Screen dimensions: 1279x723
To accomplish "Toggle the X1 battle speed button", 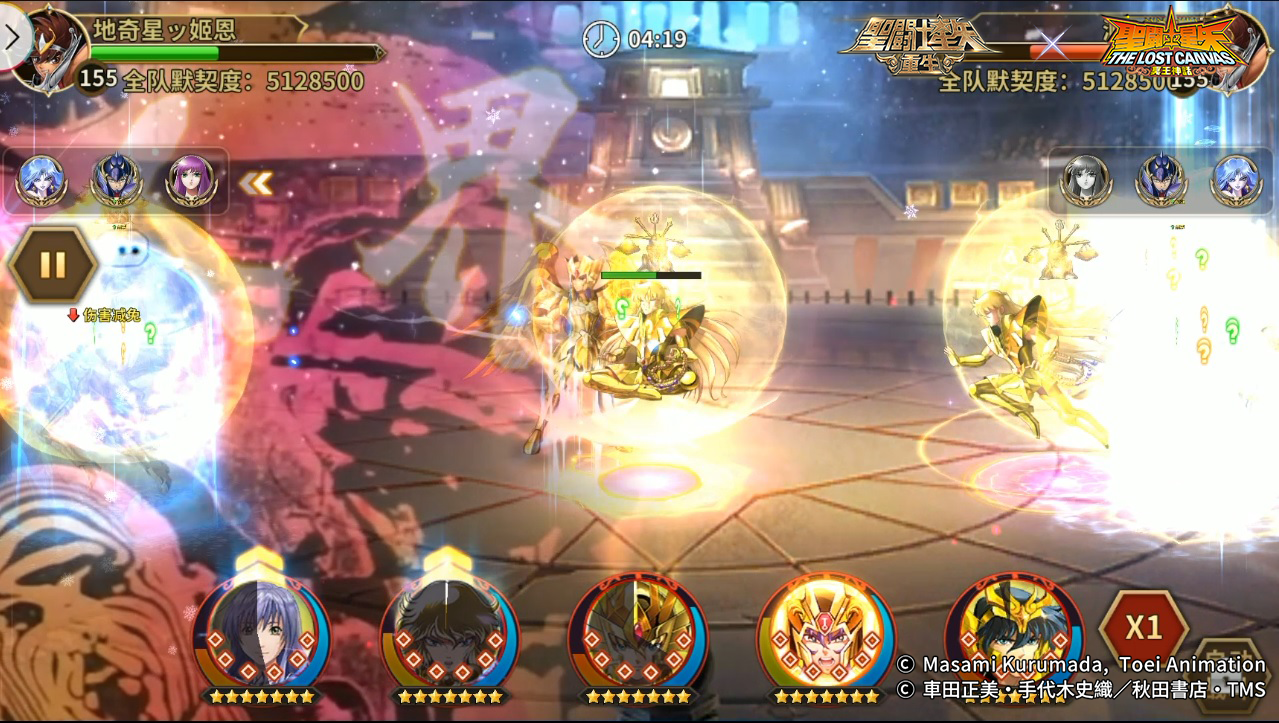I will pos(1143,628).
